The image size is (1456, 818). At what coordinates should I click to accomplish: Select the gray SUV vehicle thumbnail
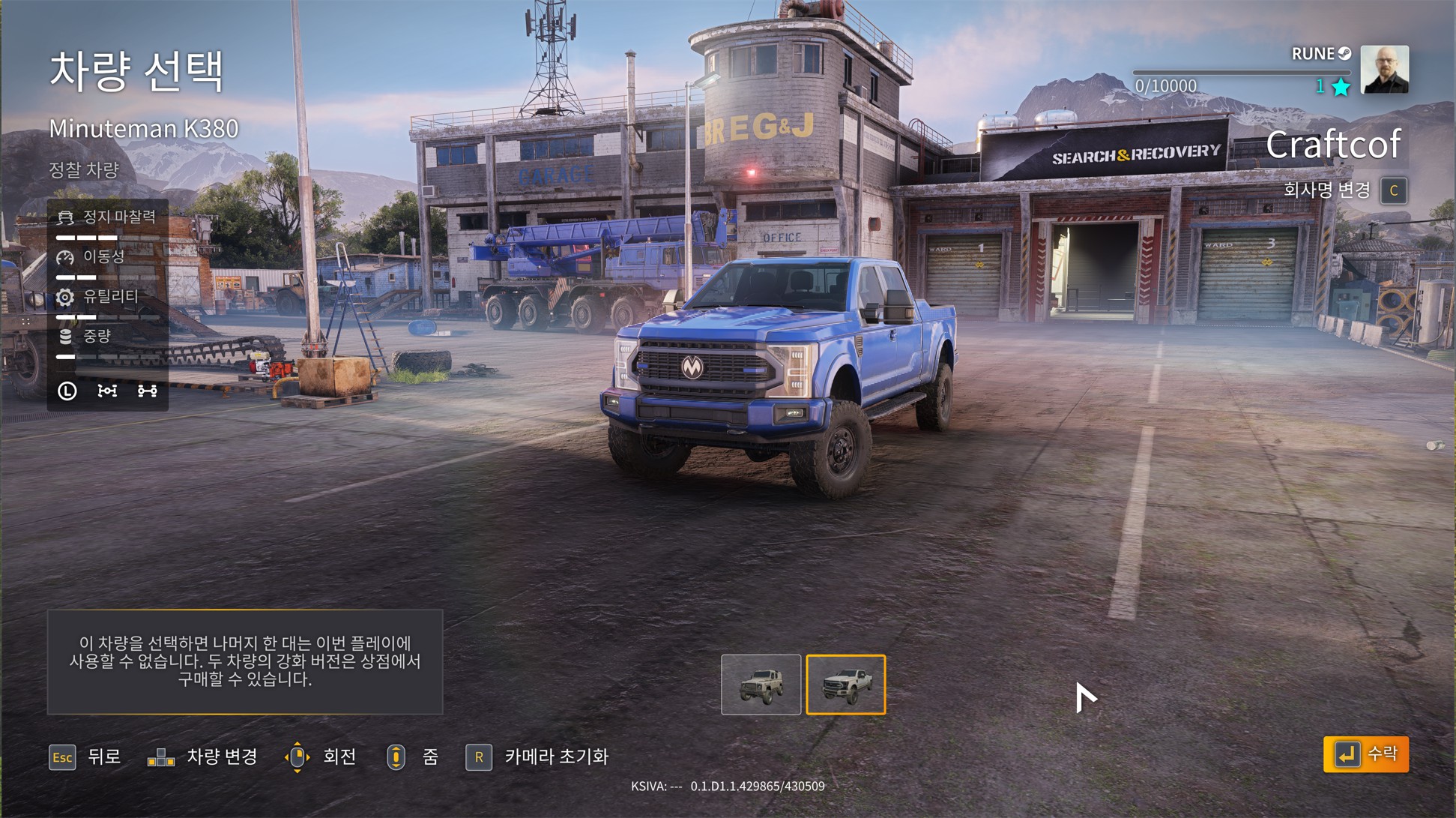761,685
